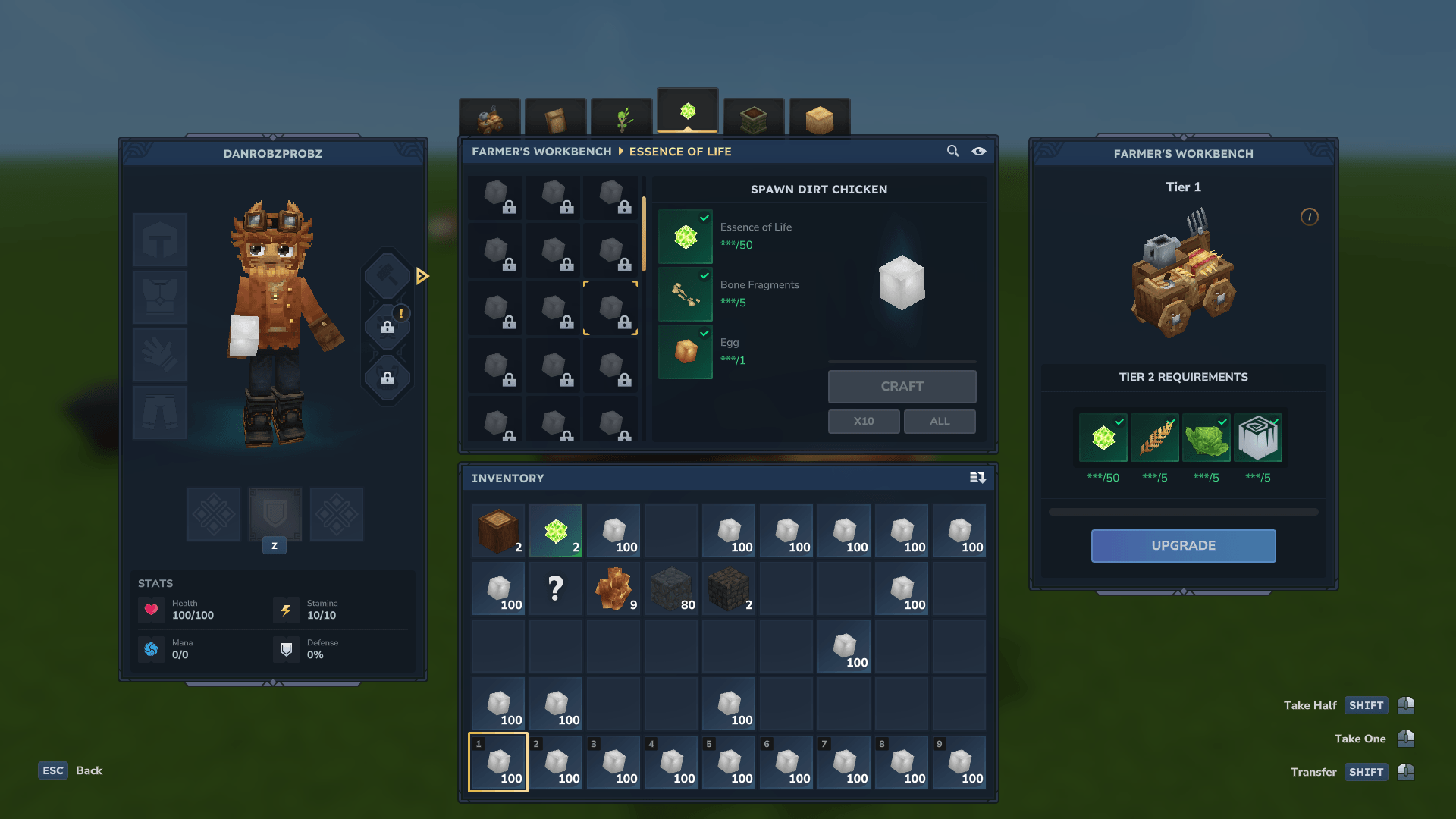Open the wooden cart workbench tab
Image resolution: width=1456 pixels, height=819 pixels.
coord(490,119)
